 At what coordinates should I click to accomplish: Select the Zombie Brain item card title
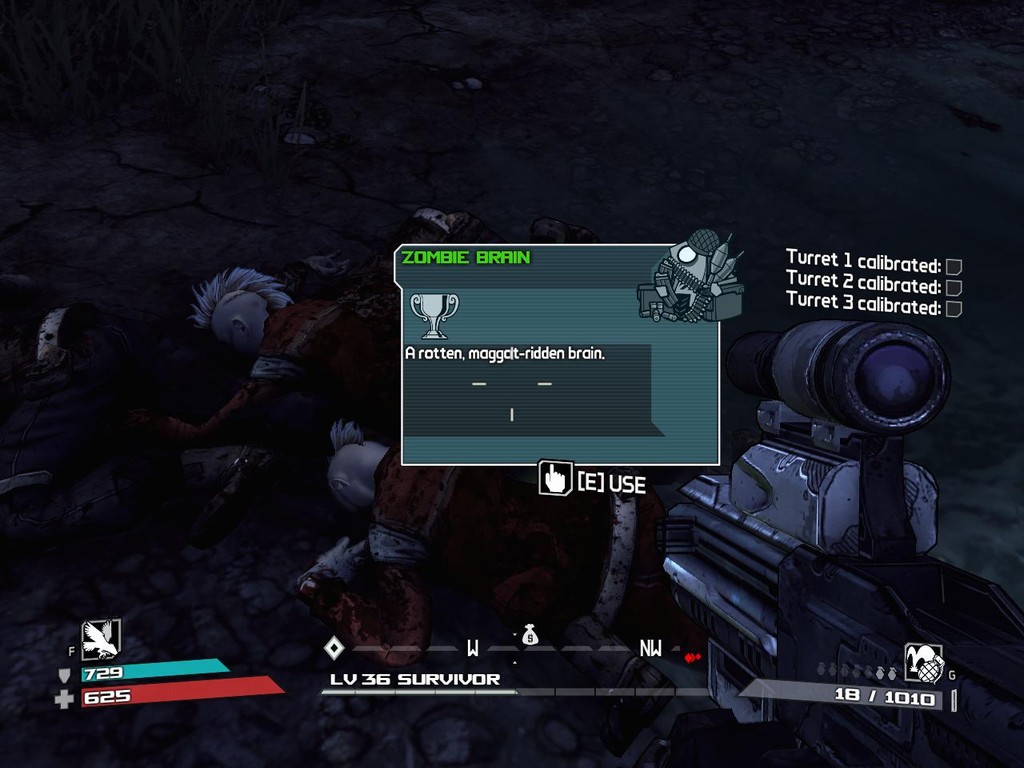[x=466, y=258]
